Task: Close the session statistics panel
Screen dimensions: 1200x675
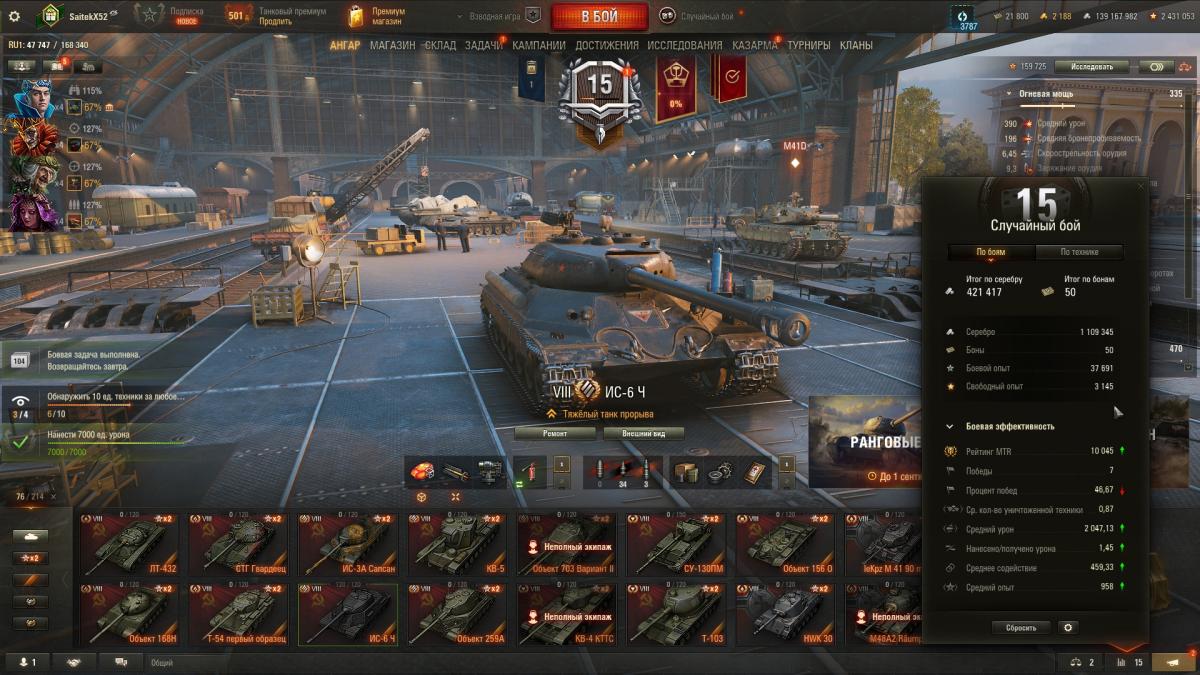Action: 1141,186
